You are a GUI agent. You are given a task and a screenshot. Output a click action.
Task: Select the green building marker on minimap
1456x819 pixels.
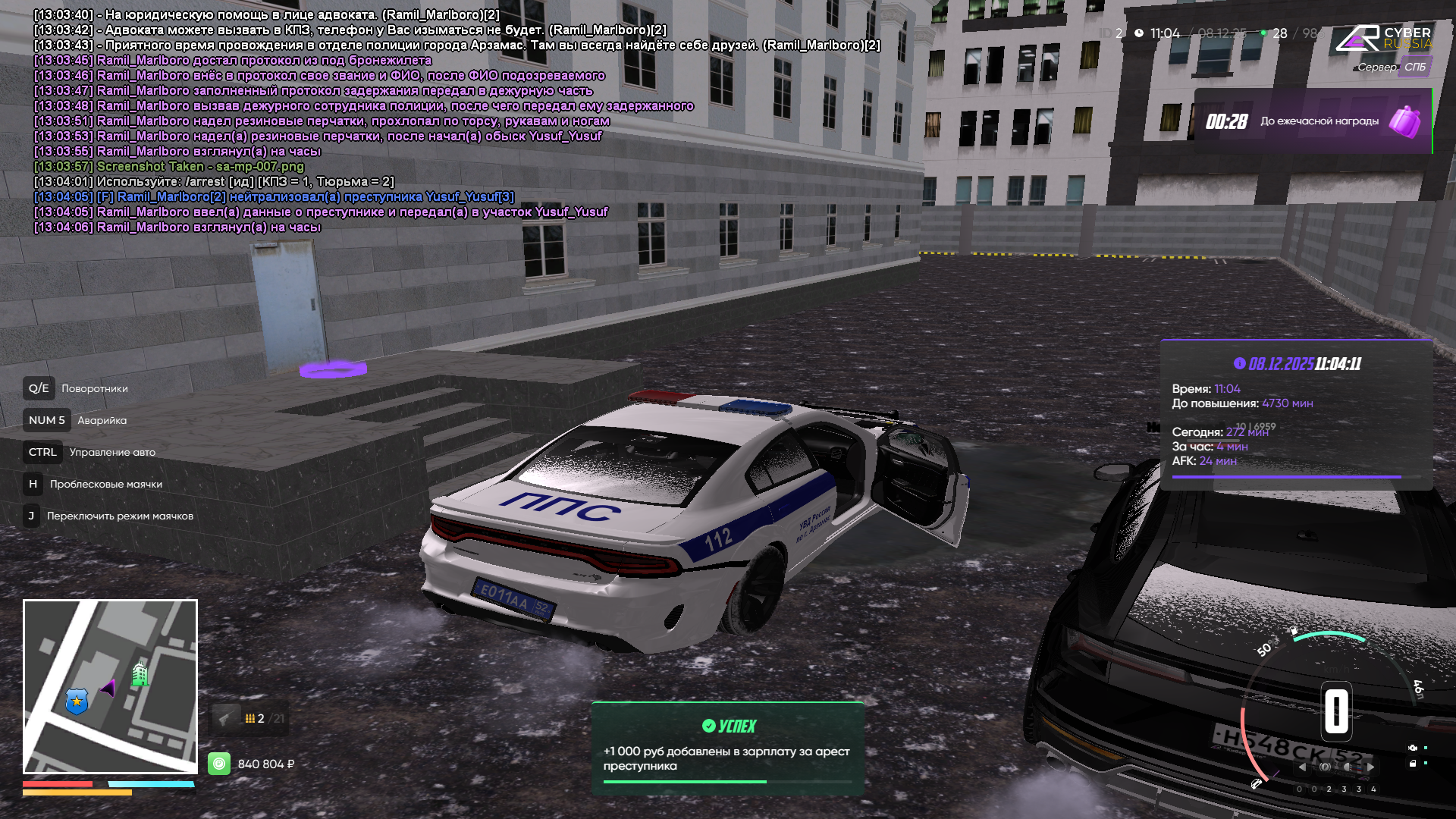[x=140, y=673]
